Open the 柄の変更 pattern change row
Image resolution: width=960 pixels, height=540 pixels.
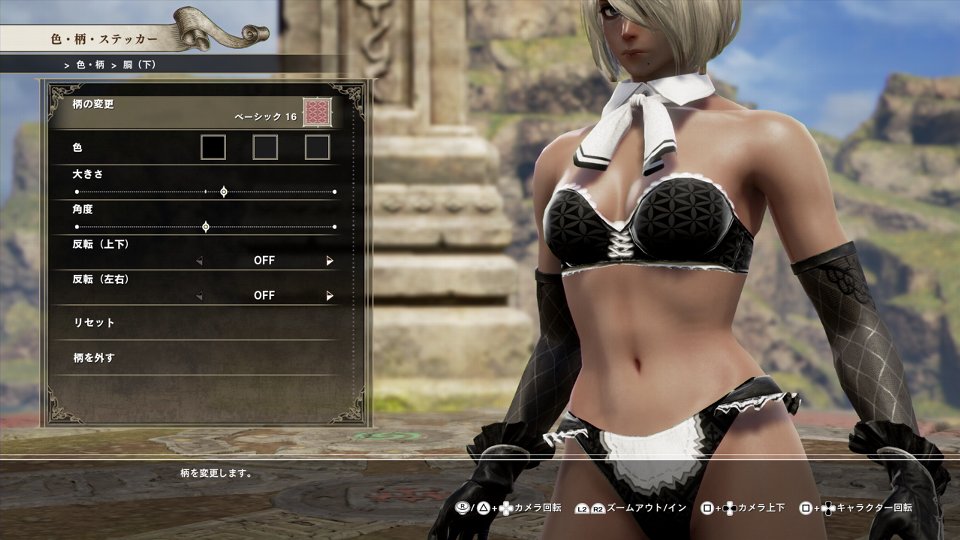(x=150, y=111)
